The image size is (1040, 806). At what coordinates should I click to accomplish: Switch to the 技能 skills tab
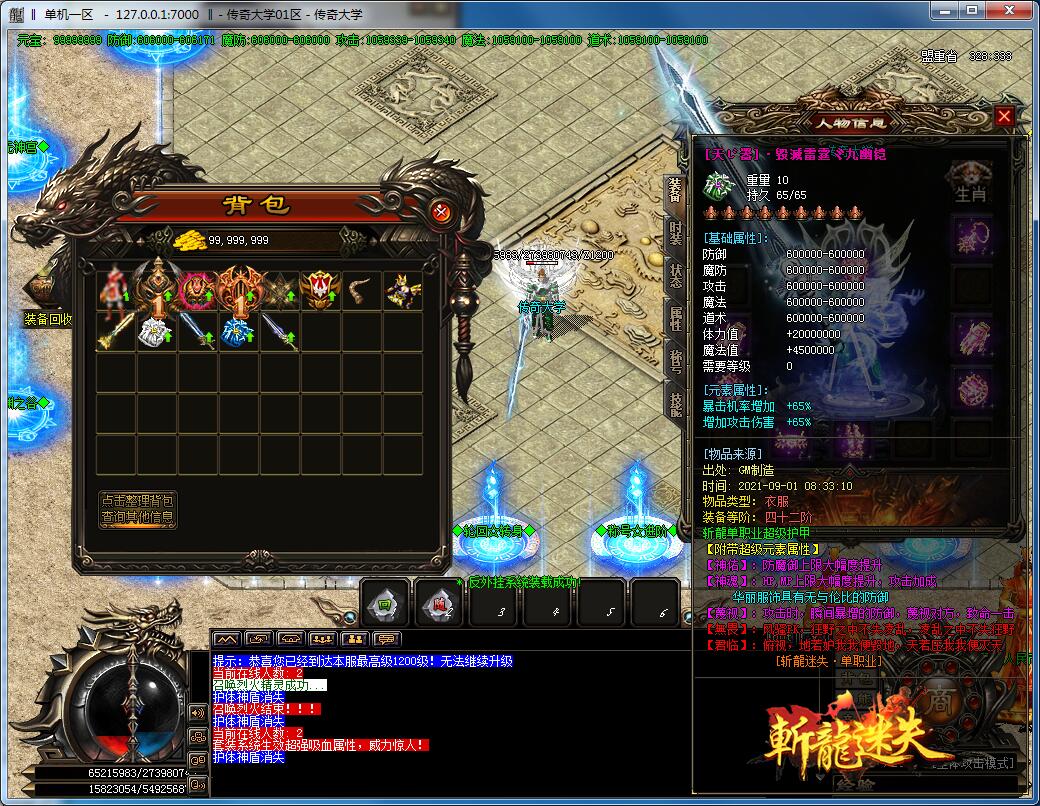pyautogui.click(x=675, y=403)
